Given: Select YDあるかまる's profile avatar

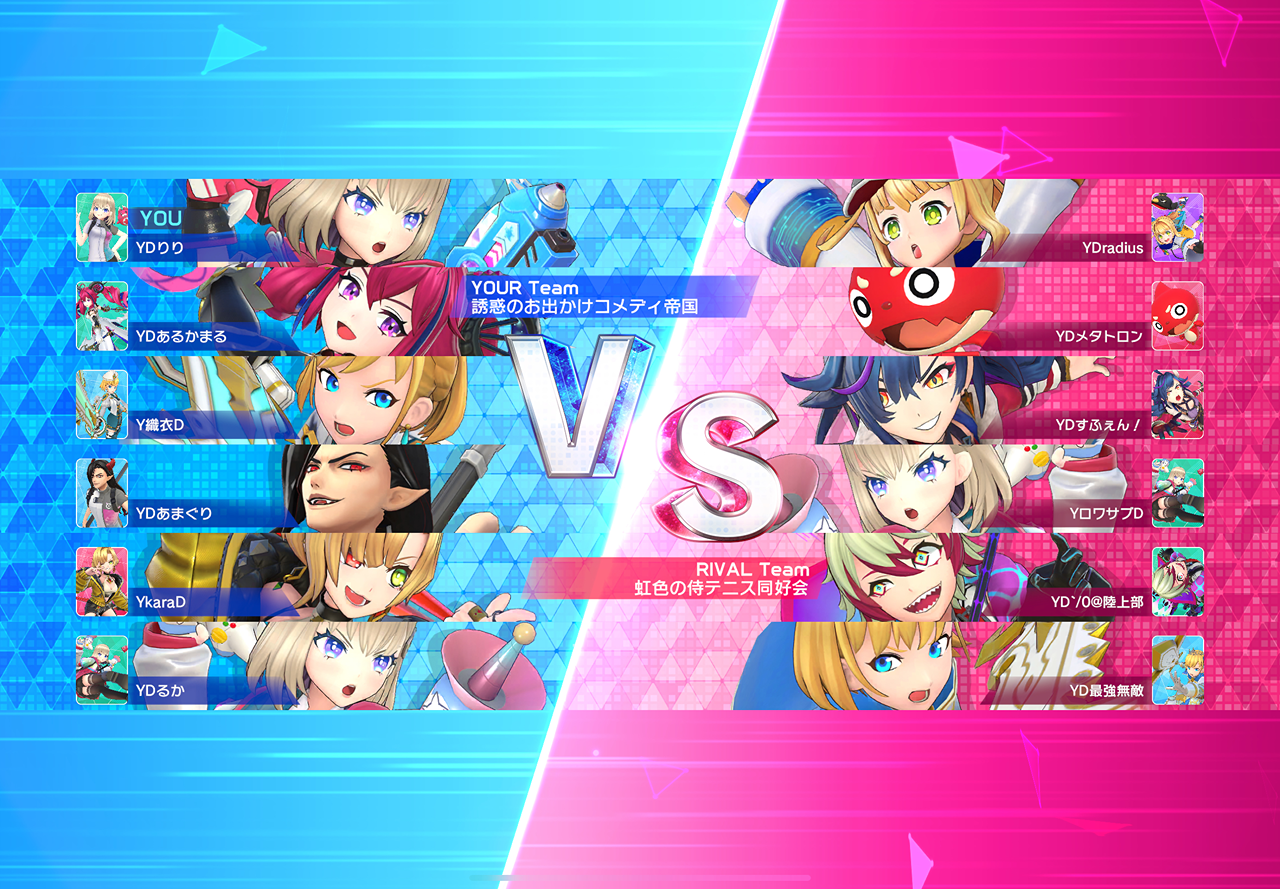Looking at the screenshot, I should pos(102,316).
